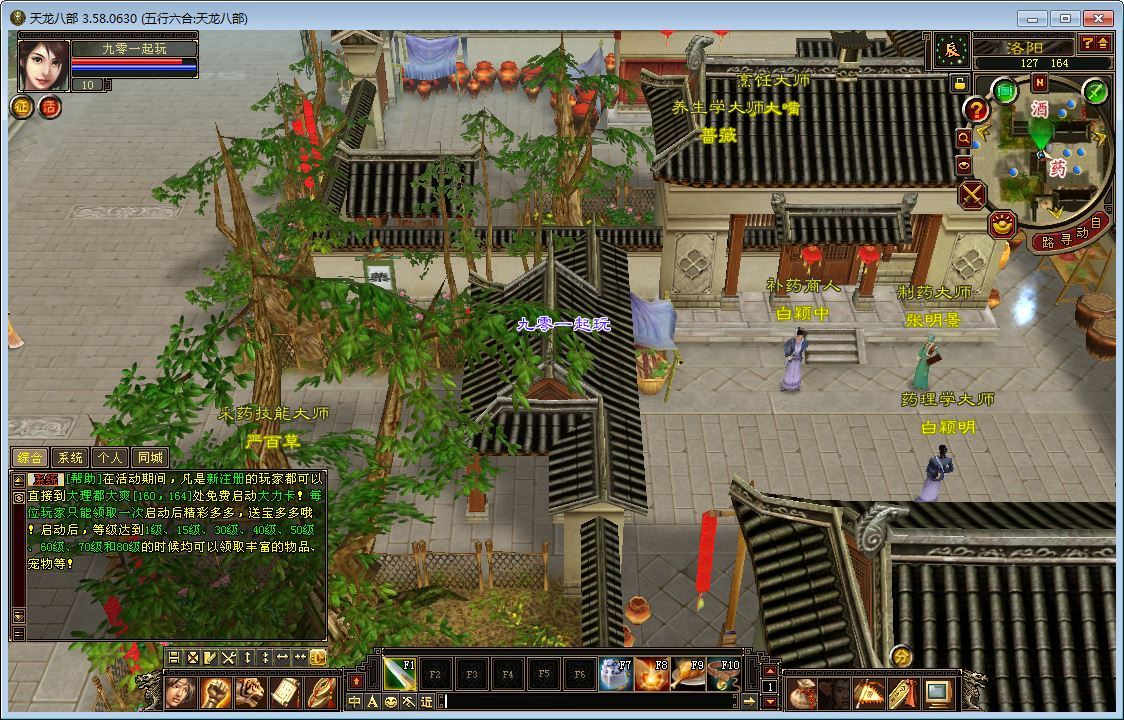The height and width of the screenshot is (720, 1124).
Task: Toggle the crossed swords button by minimap
Action: click(972, 194)
